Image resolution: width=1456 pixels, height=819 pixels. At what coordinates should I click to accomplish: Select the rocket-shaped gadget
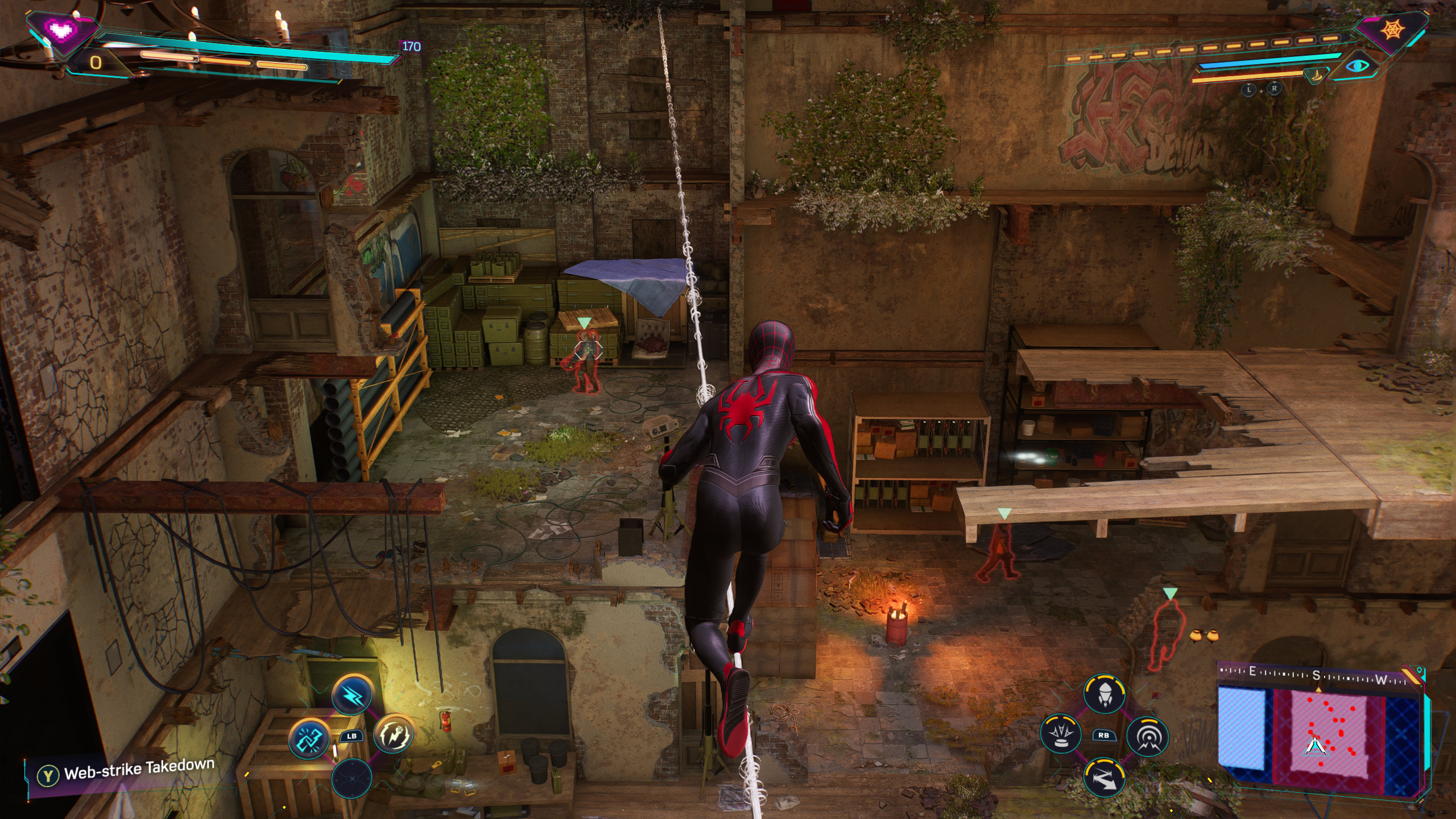click(1104, 694)
